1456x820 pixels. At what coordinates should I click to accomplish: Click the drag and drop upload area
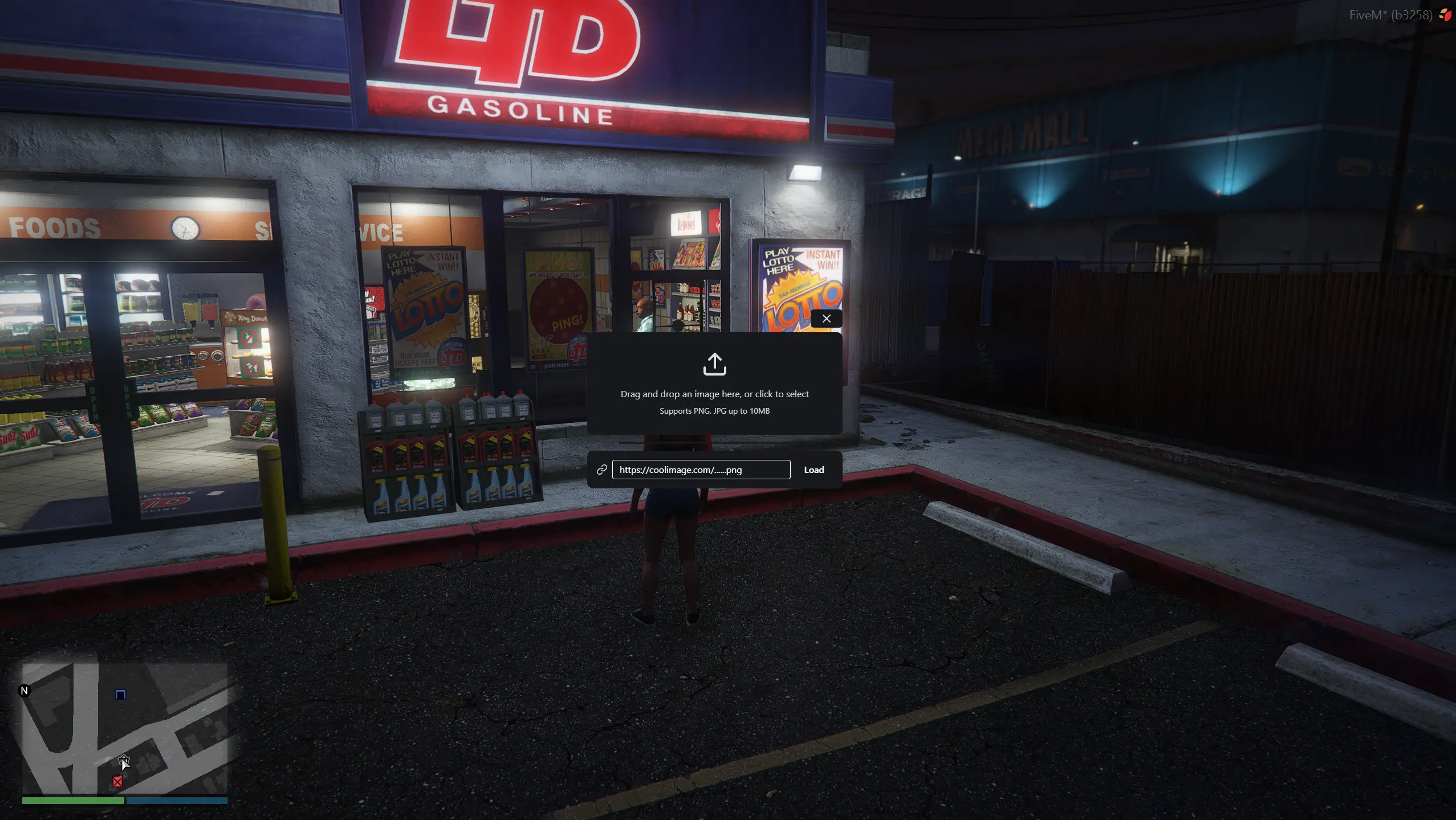click(x=714, y=384)
